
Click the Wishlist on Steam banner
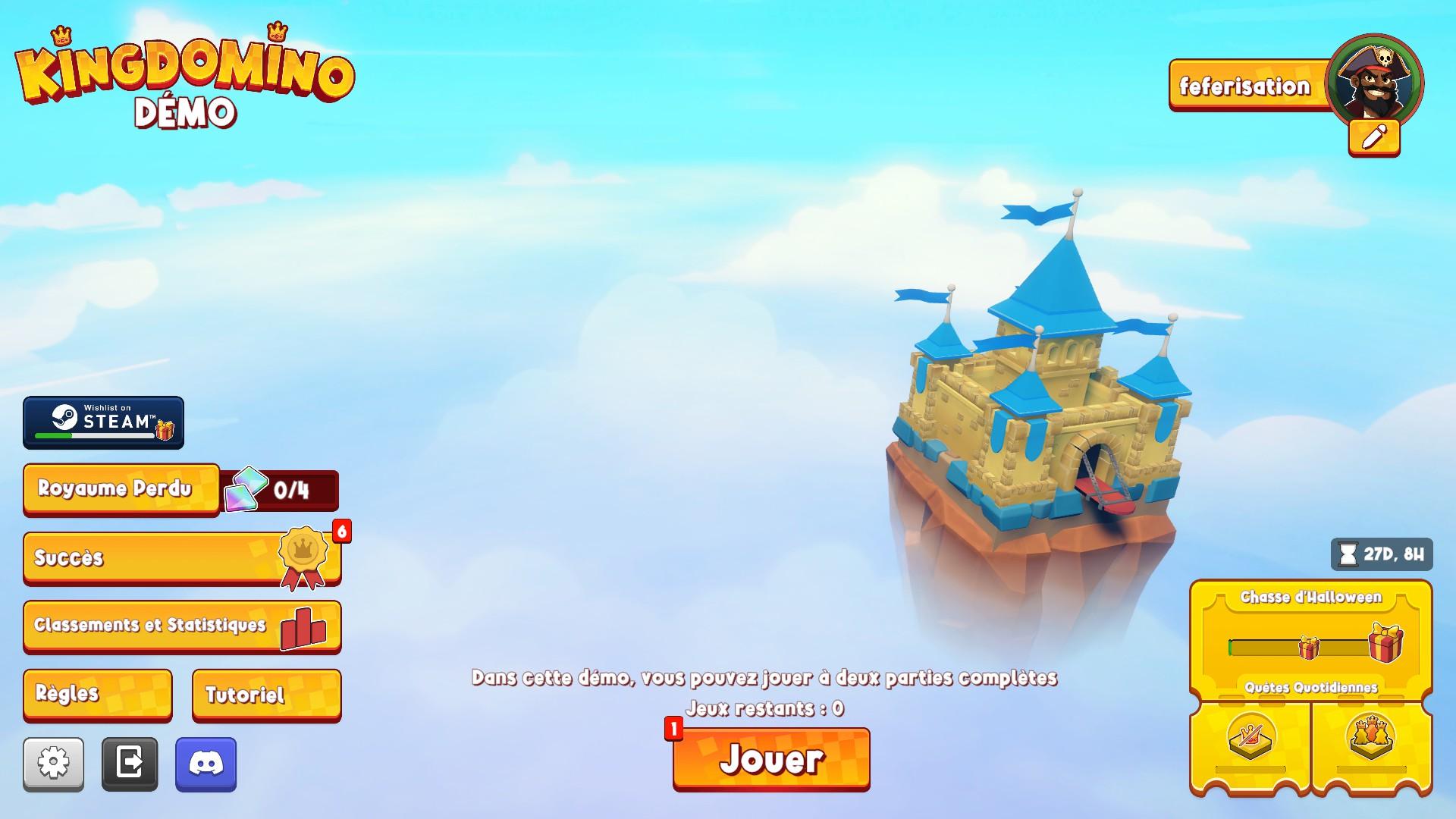103,422
